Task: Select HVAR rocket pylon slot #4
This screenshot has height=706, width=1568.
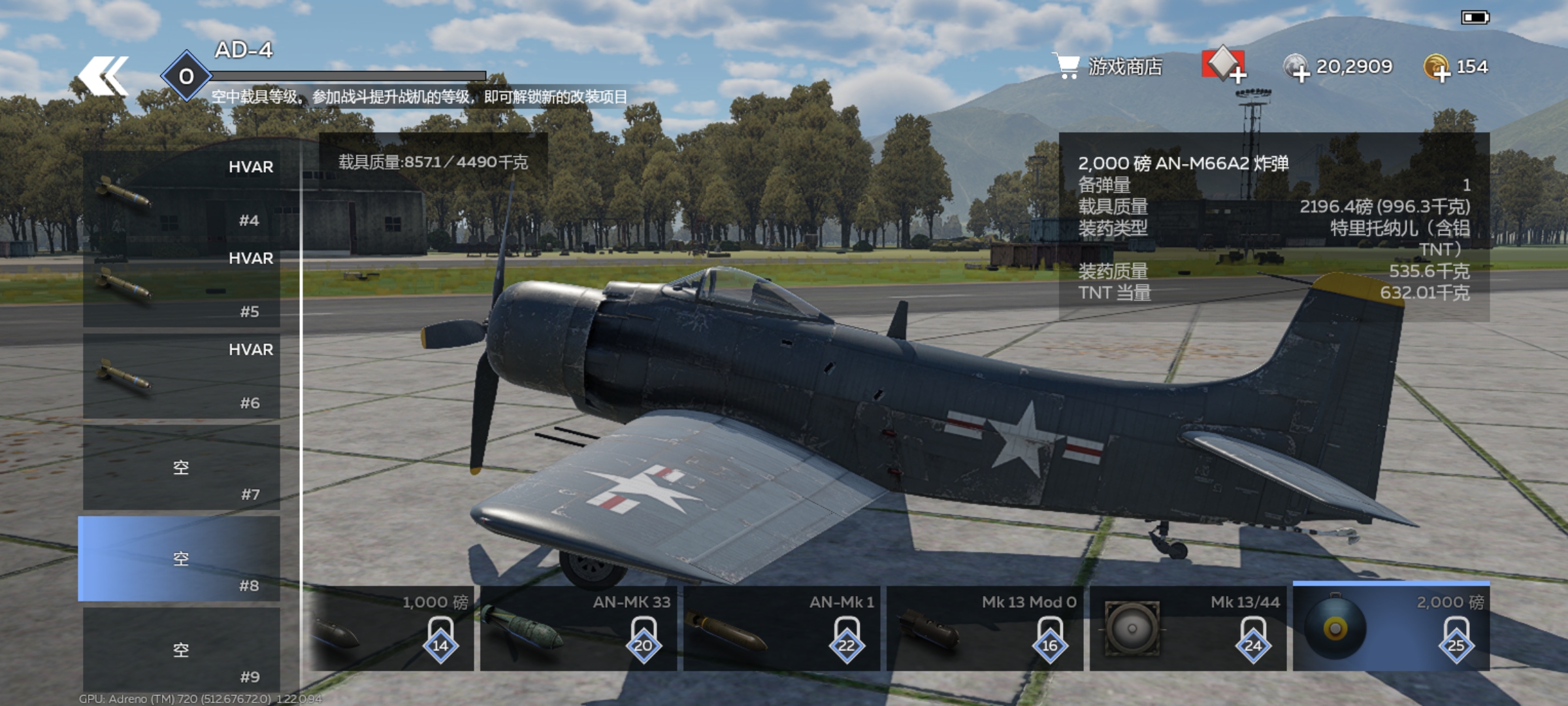Action: pyautogui.click(x=182, y=193)
